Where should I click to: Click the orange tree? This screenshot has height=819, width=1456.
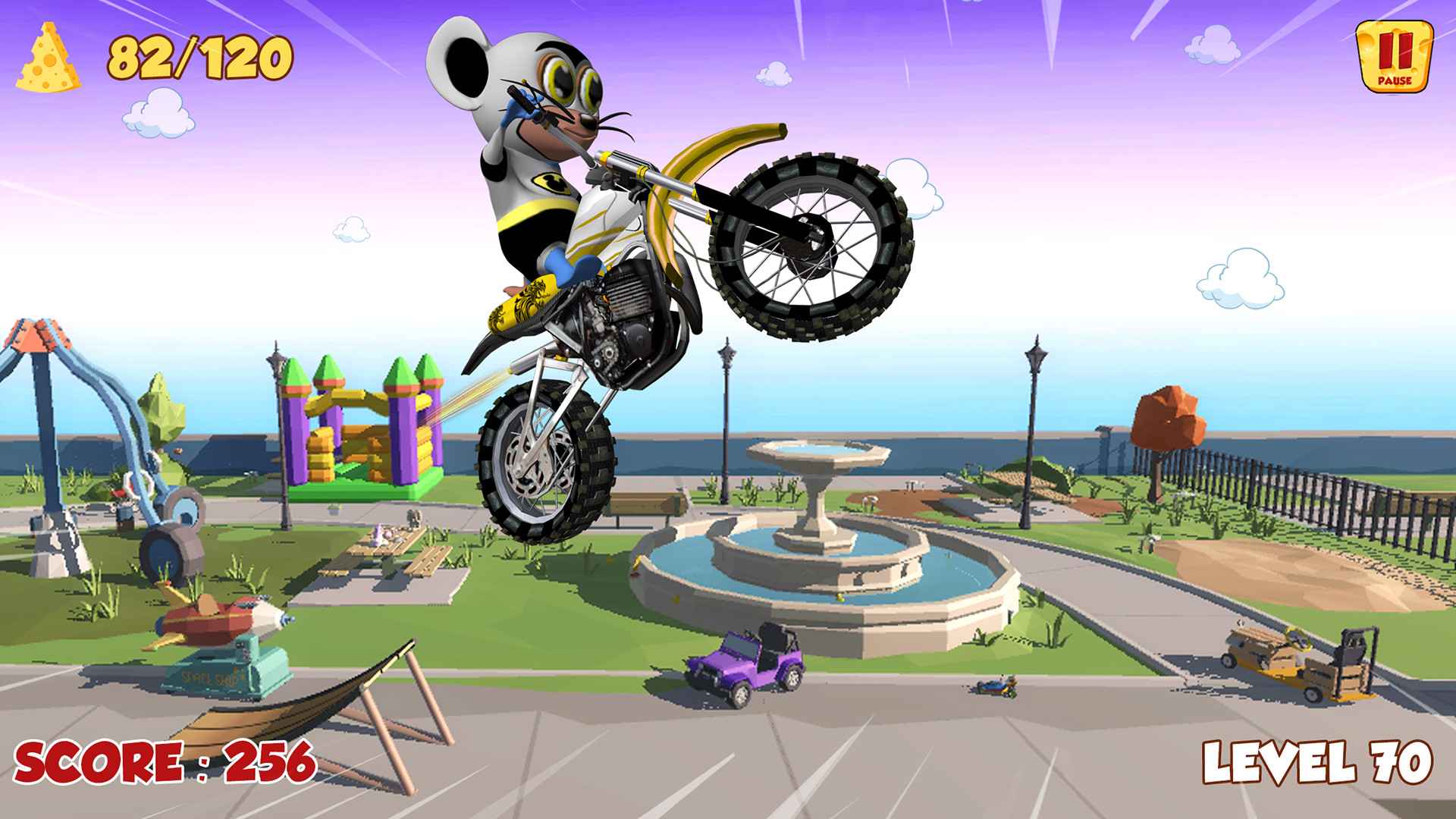point(1168,417)
